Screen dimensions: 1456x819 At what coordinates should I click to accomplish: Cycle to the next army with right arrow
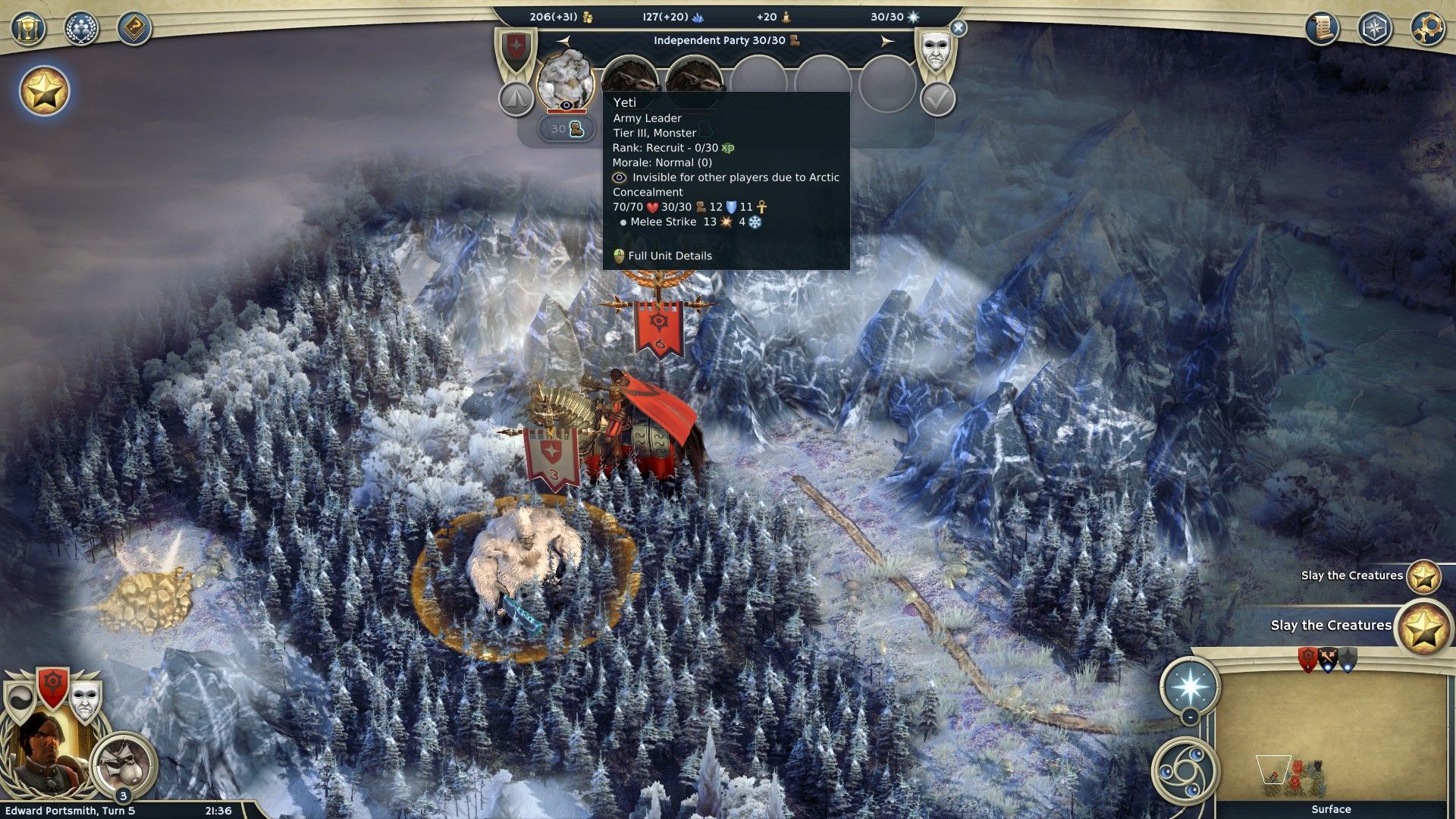(x=886, y=41)
